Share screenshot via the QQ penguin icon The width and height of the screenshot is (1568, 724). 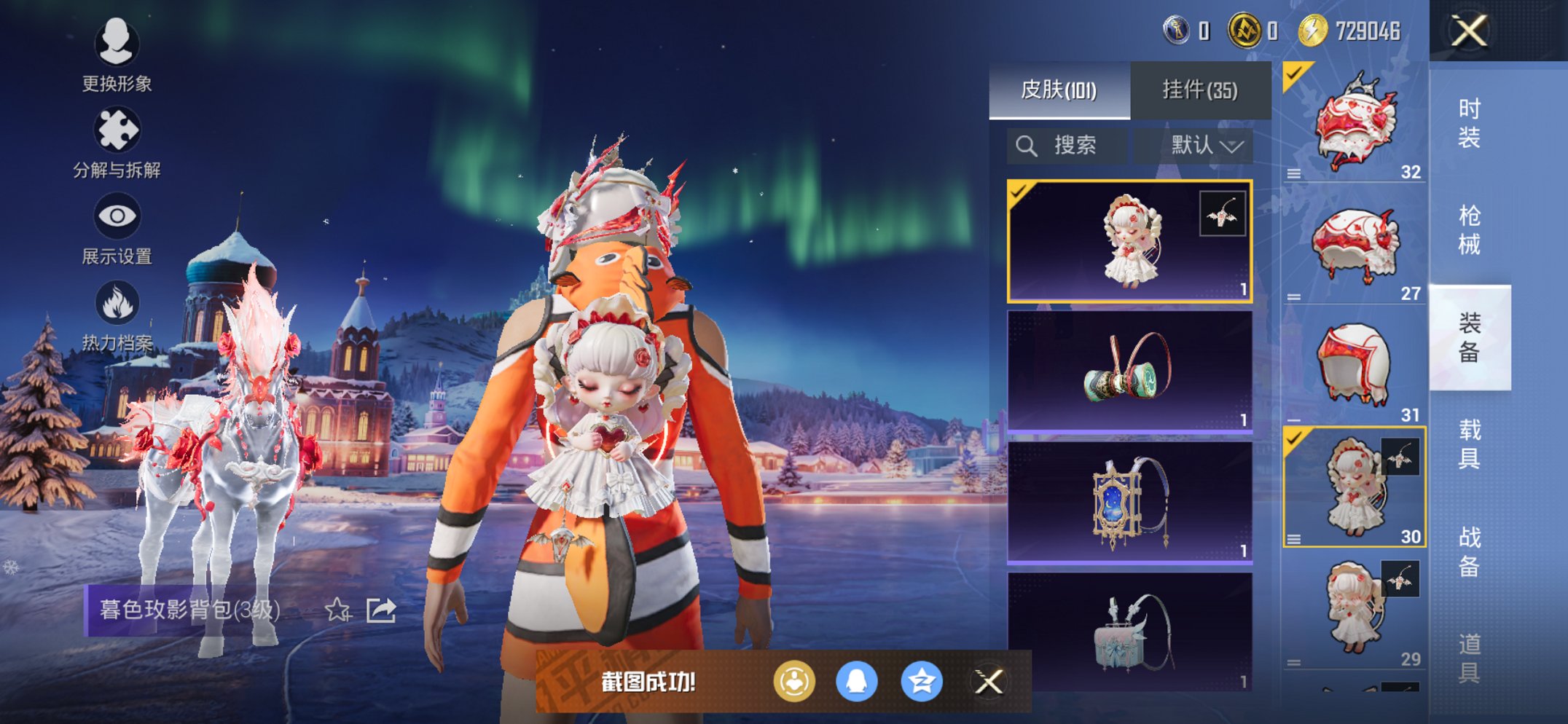pyautogui.click(x=856, y=682)
